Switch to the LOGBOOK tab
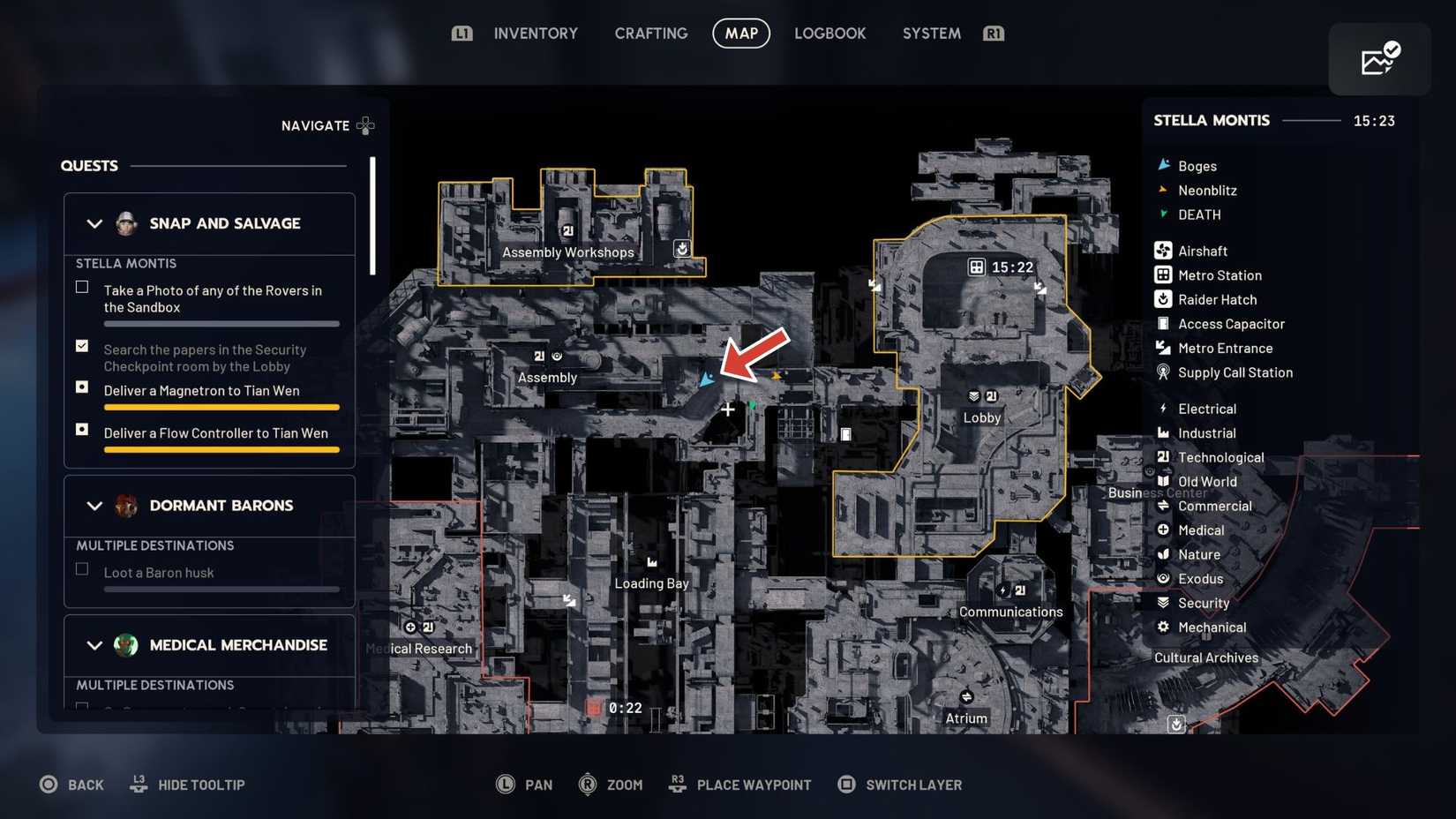This screenshot has width=1456, height=819. coord(829,33)
